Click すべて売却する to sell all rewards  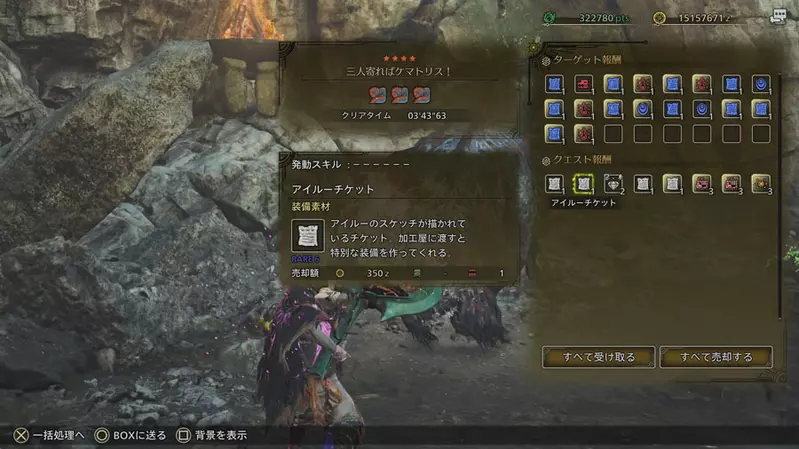(716, 357)
